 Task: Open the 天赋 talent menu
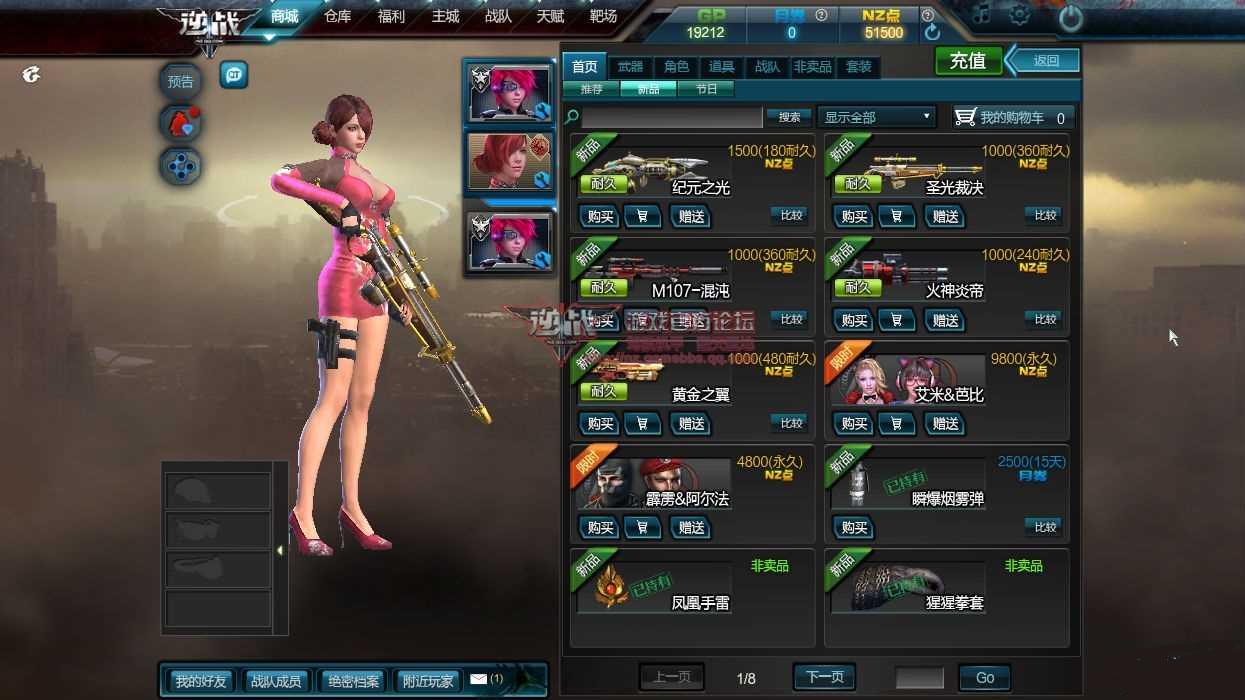click(x=550, y=16)
